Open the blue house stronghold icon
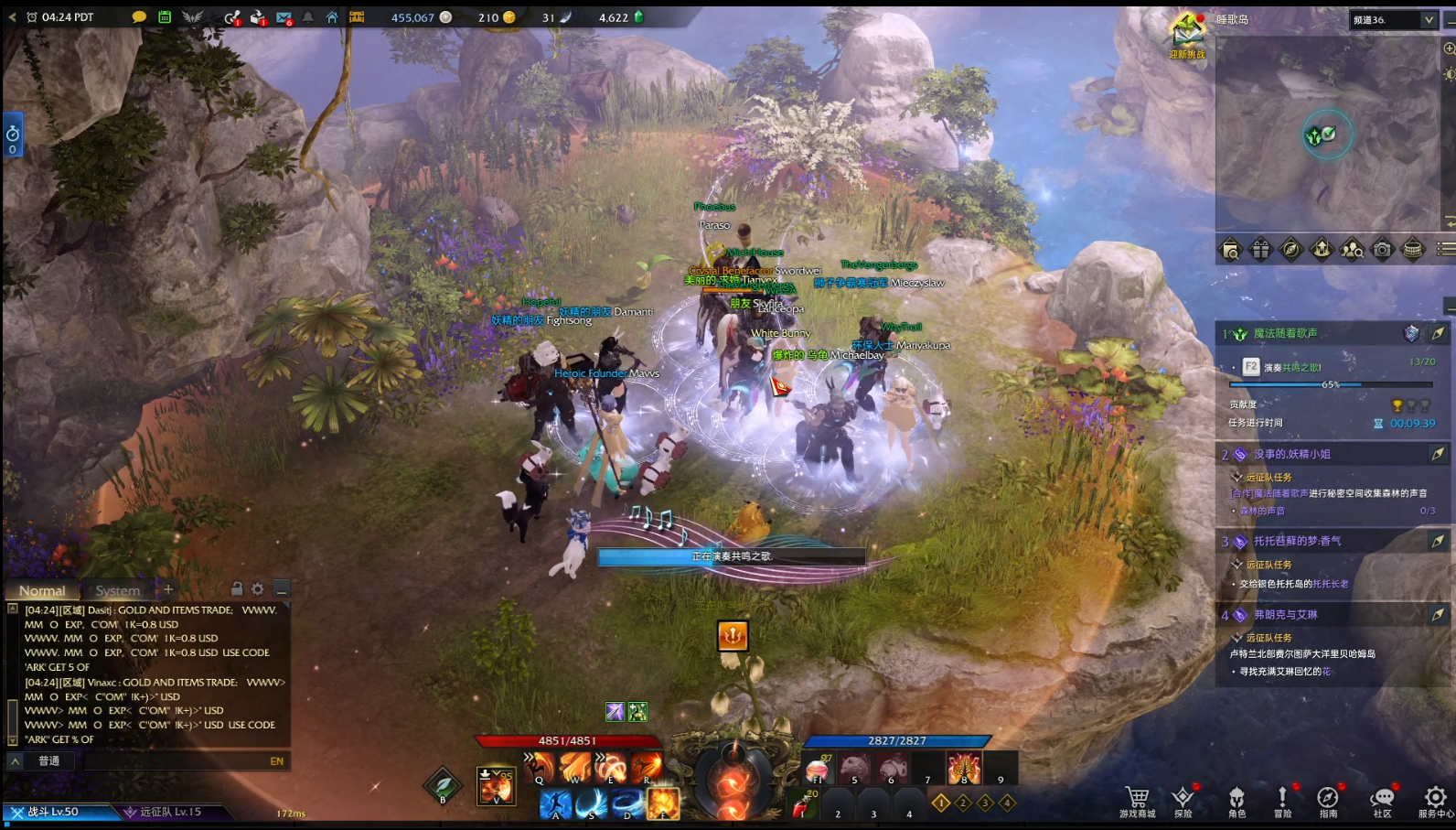1456x830 pixels. point(332,17)
